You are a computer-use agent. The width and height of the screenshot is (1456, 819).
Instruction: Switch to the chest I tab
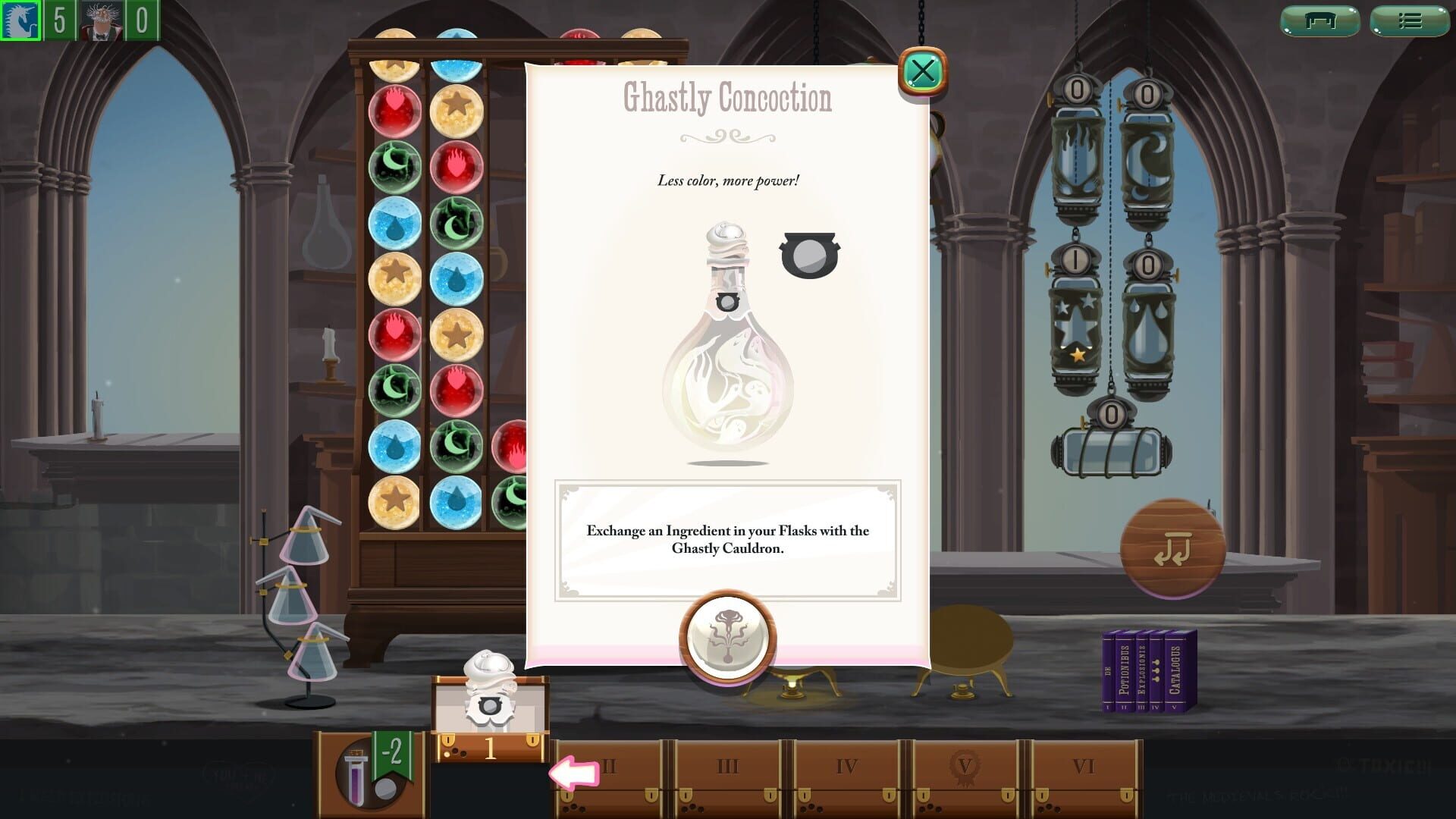(490, 747)
